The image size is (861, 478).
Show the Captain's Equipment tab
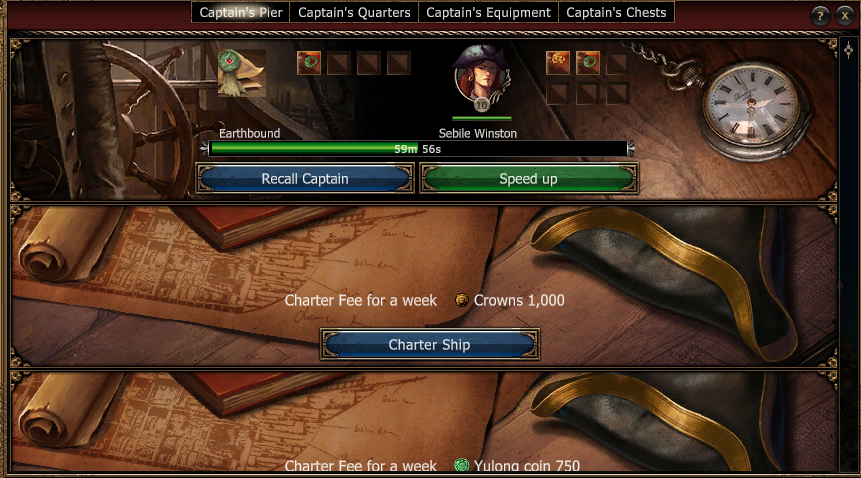[x=488, y=13]
